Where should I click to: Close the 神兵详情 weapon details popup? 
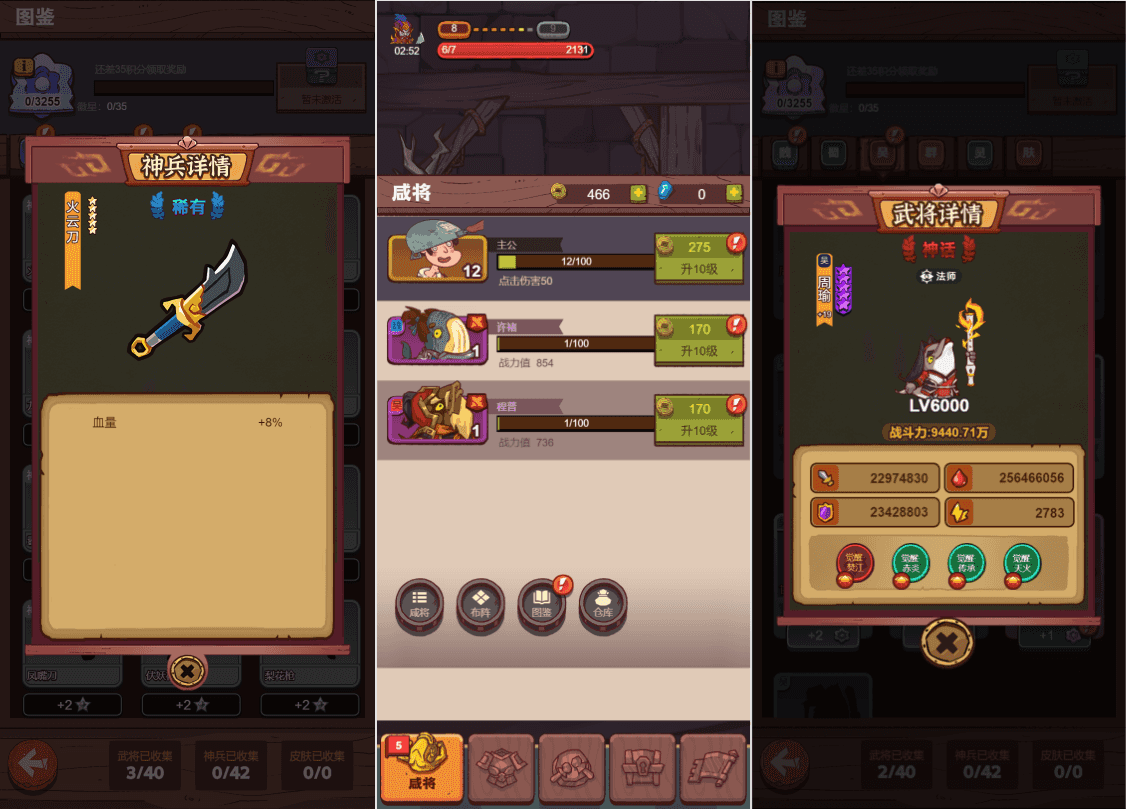(187, 671)
